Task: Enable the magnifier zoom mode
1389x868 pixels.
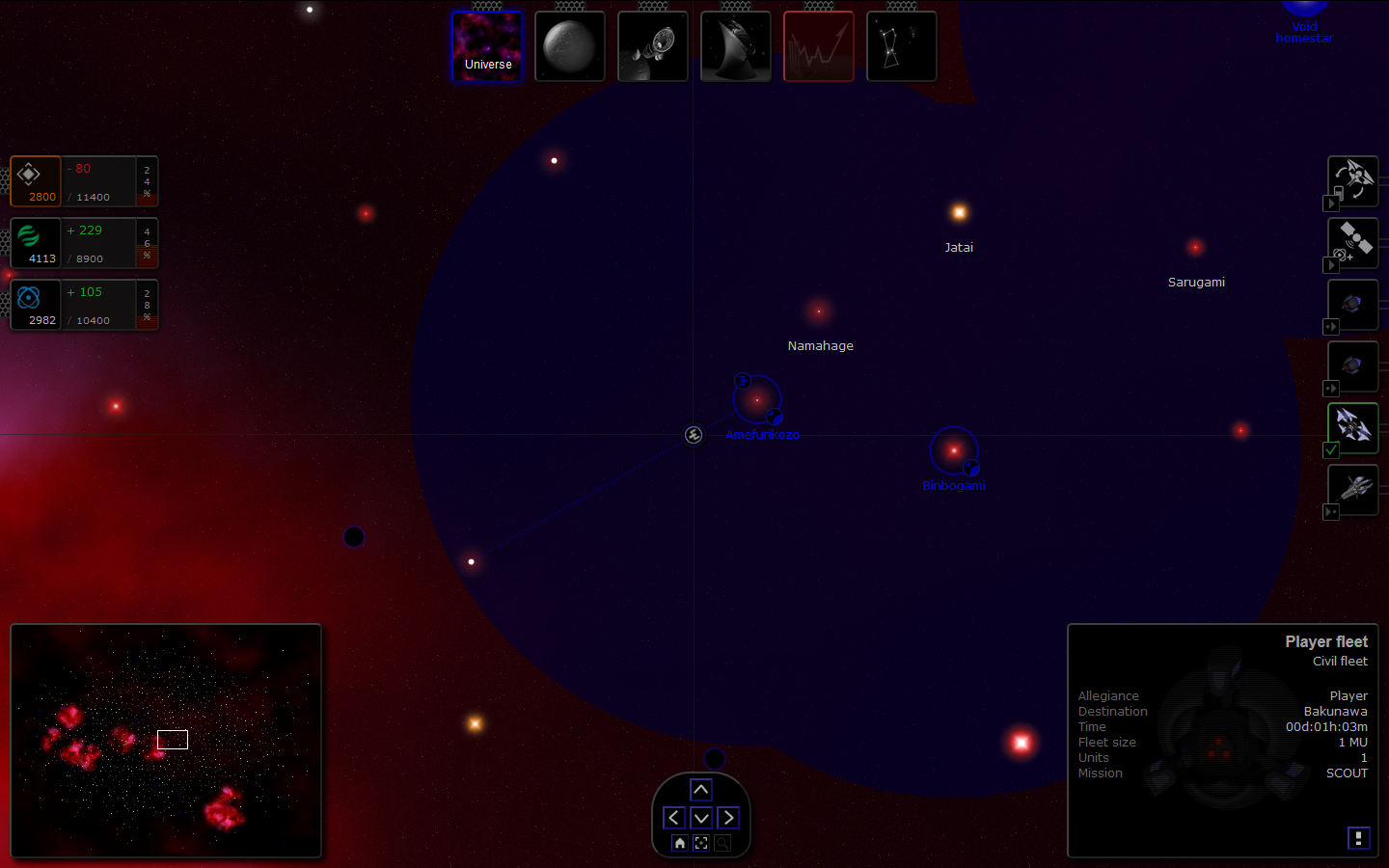Action: click(x=722, y=842)
